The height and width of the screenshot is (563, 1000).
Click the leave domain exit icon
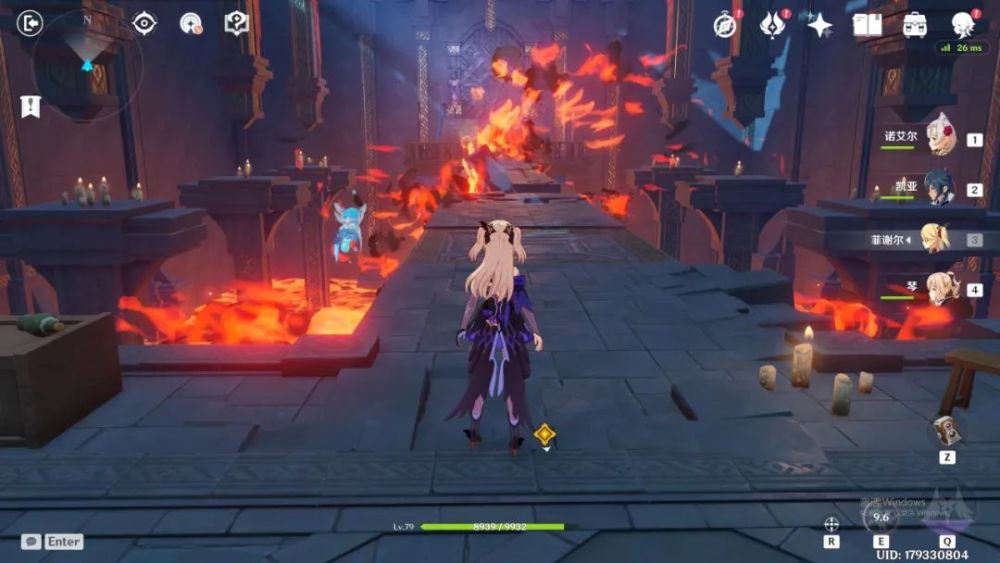(x=31, y=22)
